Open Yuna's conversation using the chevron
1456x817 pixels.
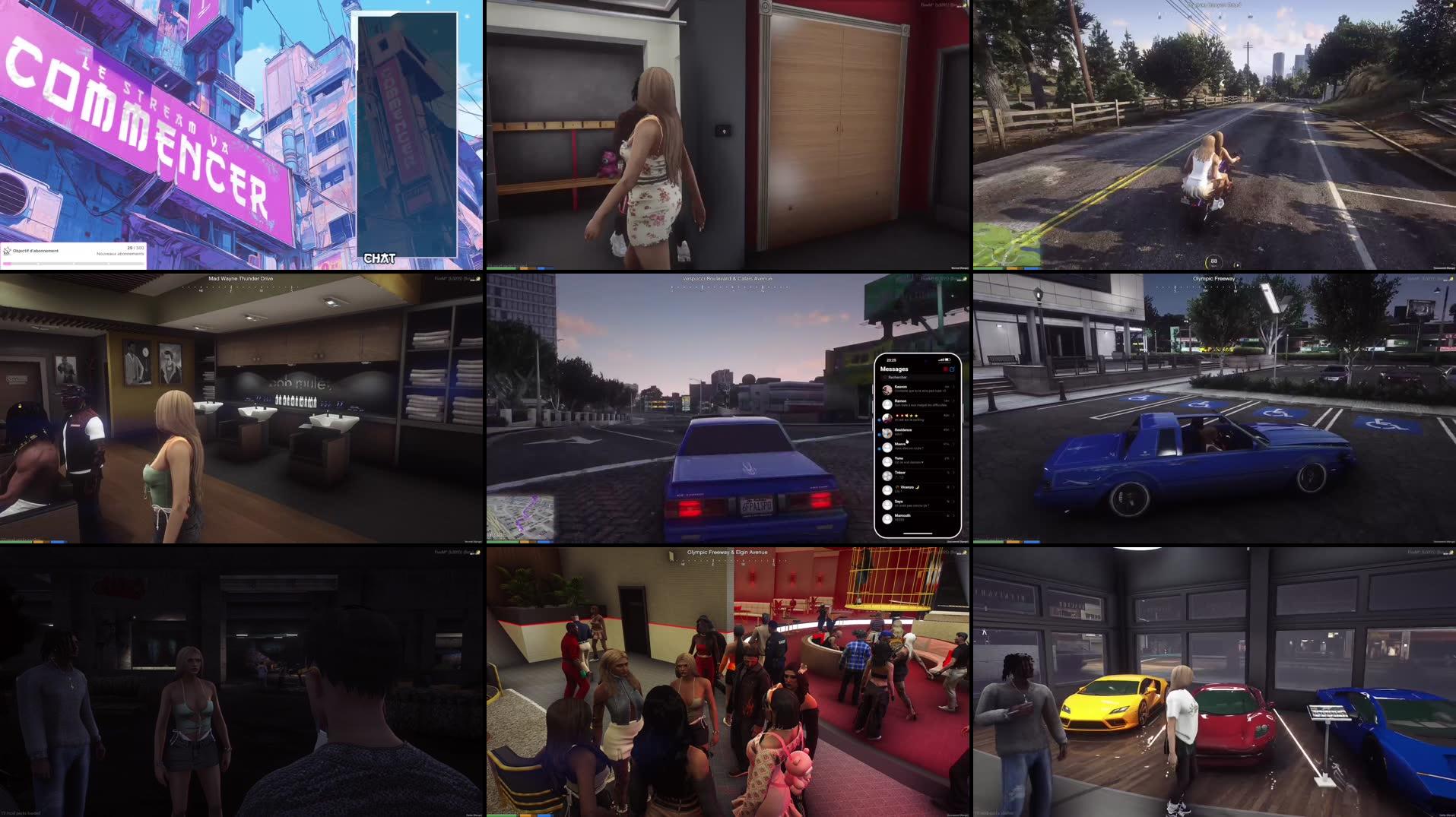pyautogui.click(x=953, y=459)
